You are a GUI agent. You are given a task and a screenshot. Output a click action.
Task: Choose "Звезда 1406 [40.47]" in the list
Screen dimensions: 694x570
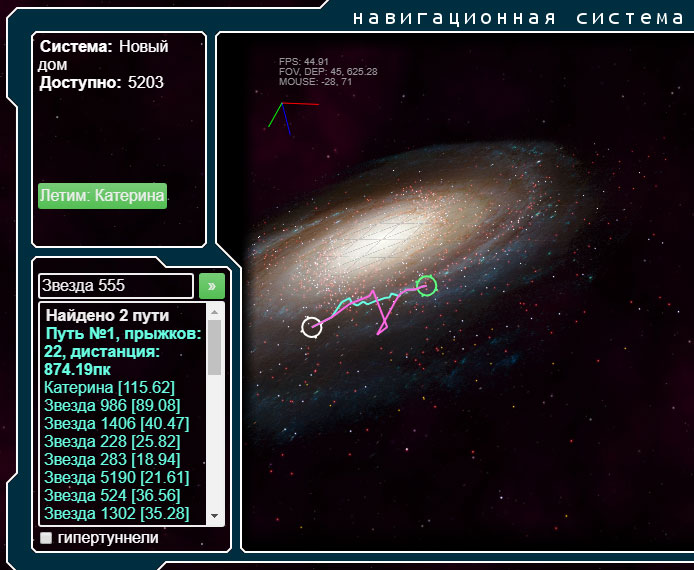click(x=116, y=423)
